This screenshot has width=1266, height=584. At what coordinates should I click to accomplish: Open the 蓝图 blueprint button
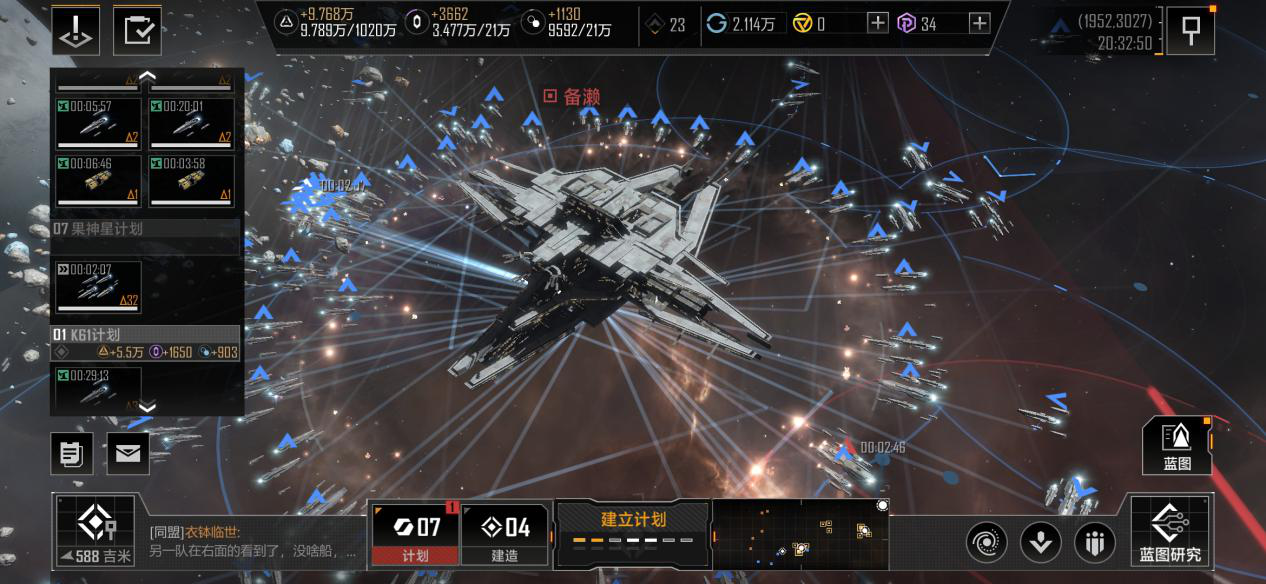(x=1177, y=445)
